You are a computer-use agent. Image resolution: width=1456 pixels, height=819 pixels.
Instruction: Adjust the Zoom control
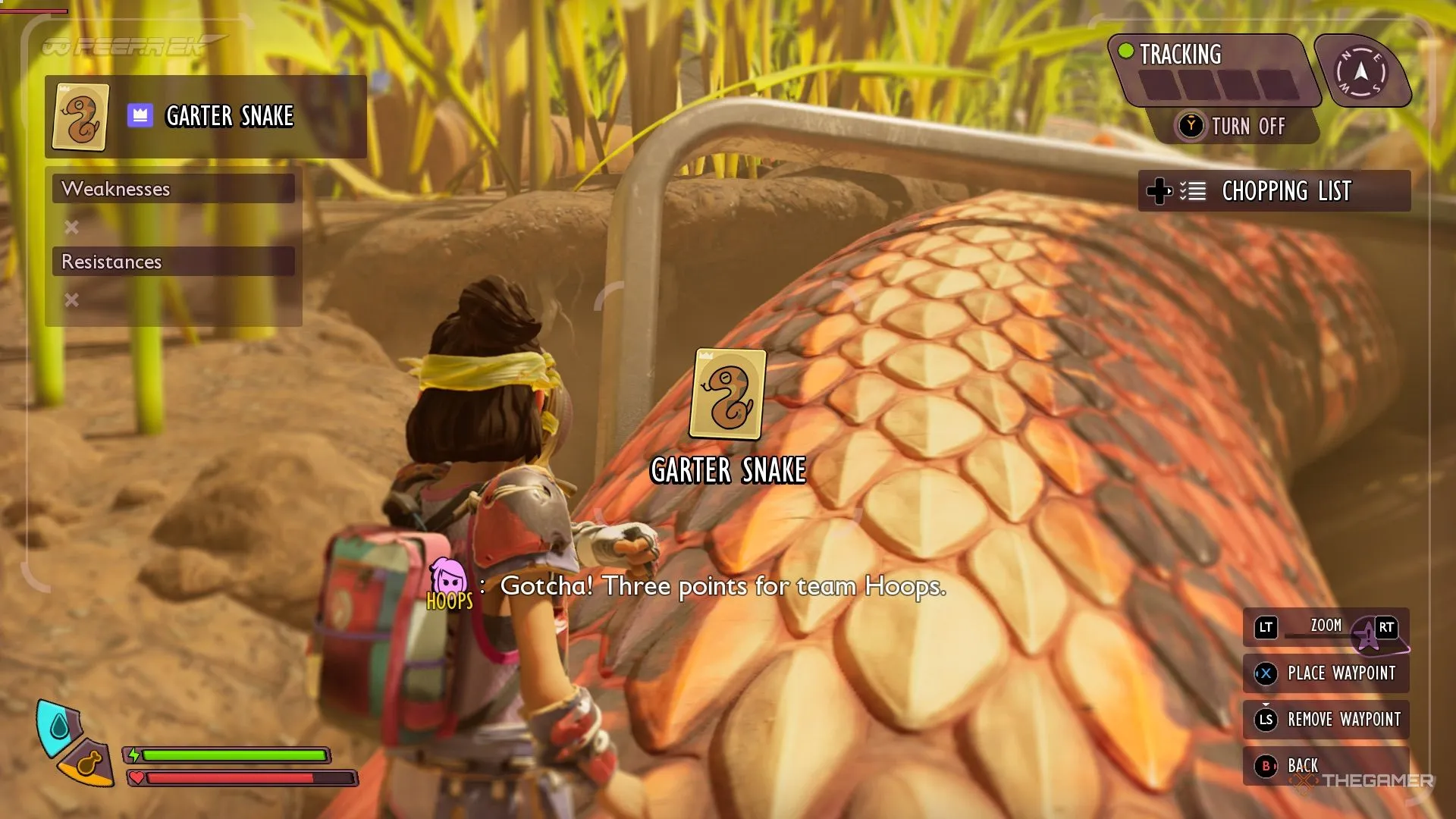(x=1326, y=627)
